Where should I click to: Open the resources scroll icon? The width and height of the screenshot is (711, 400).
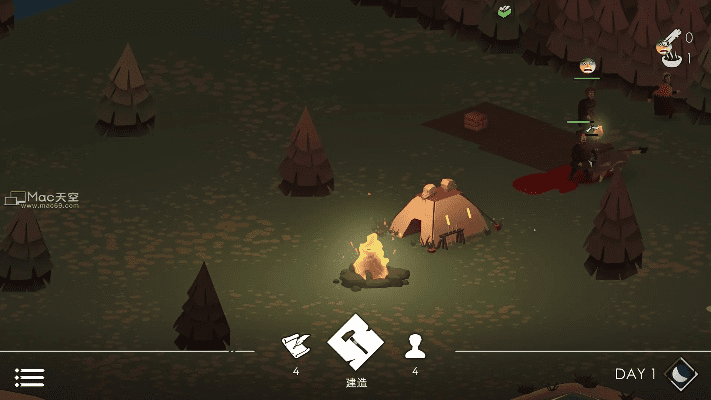(x=296, y=346)
